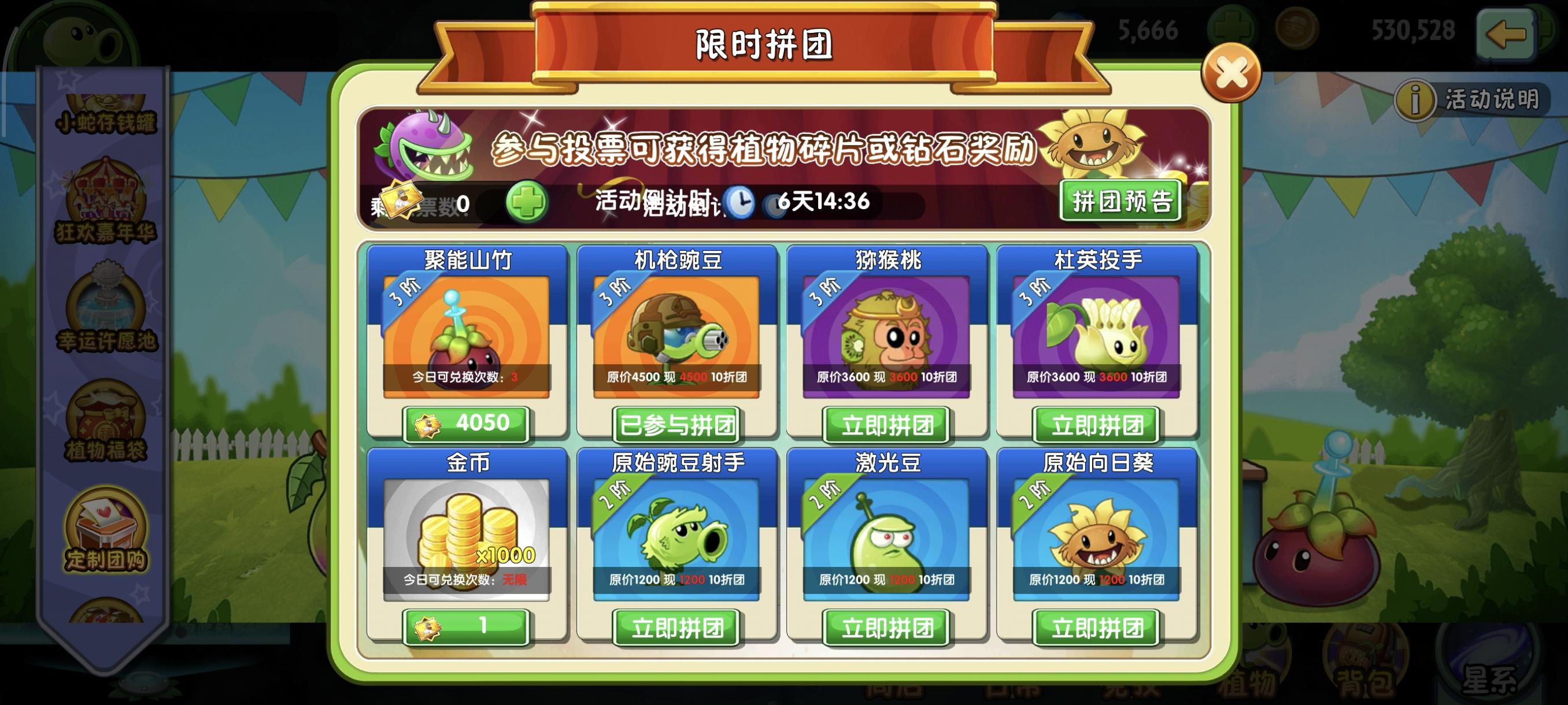
Task: Tap the 聚能山竹 plant thumbnail
Action: [x=468, y=335]
